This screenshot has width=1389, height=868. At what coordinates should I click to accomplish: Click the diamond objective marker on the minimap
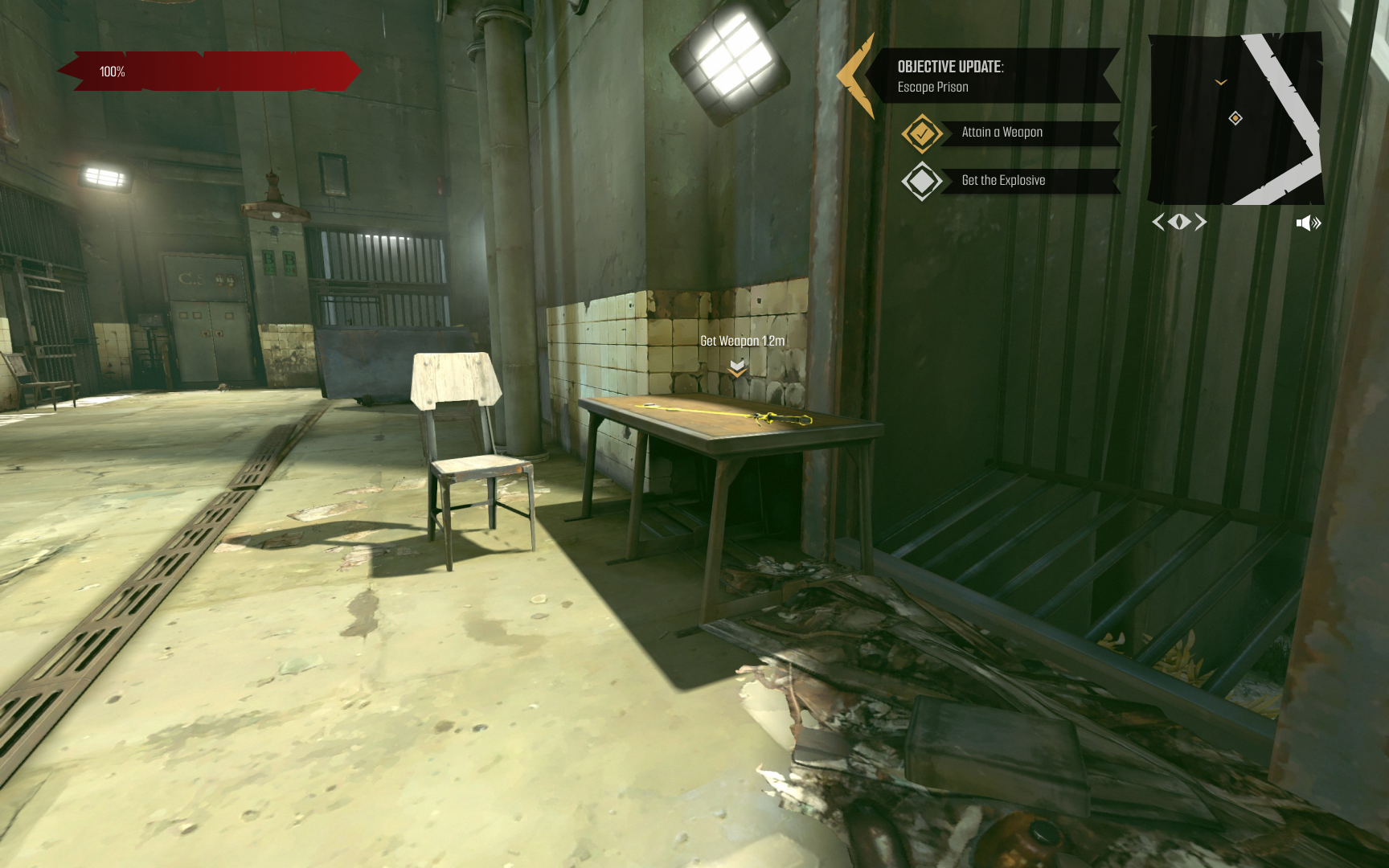coord(1235,118)
